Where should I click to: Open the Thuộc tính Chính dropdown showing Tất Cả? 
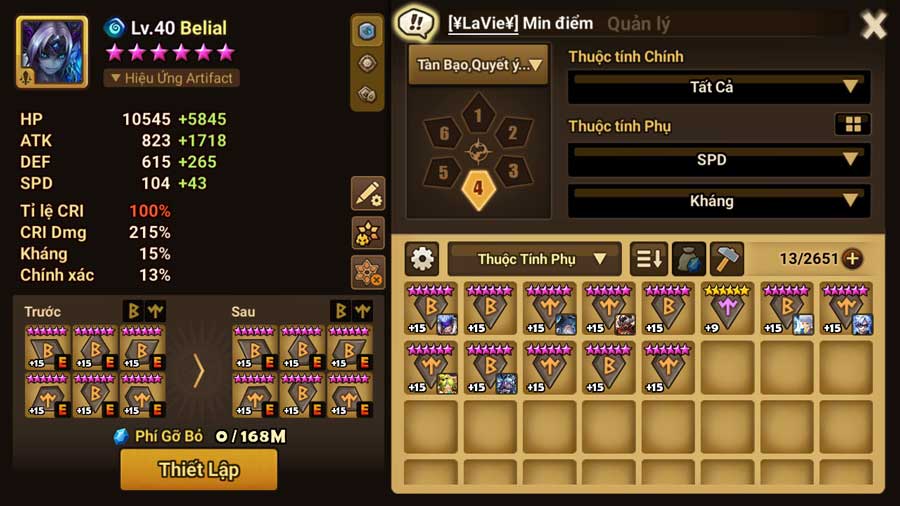click(x=718, y=87)
